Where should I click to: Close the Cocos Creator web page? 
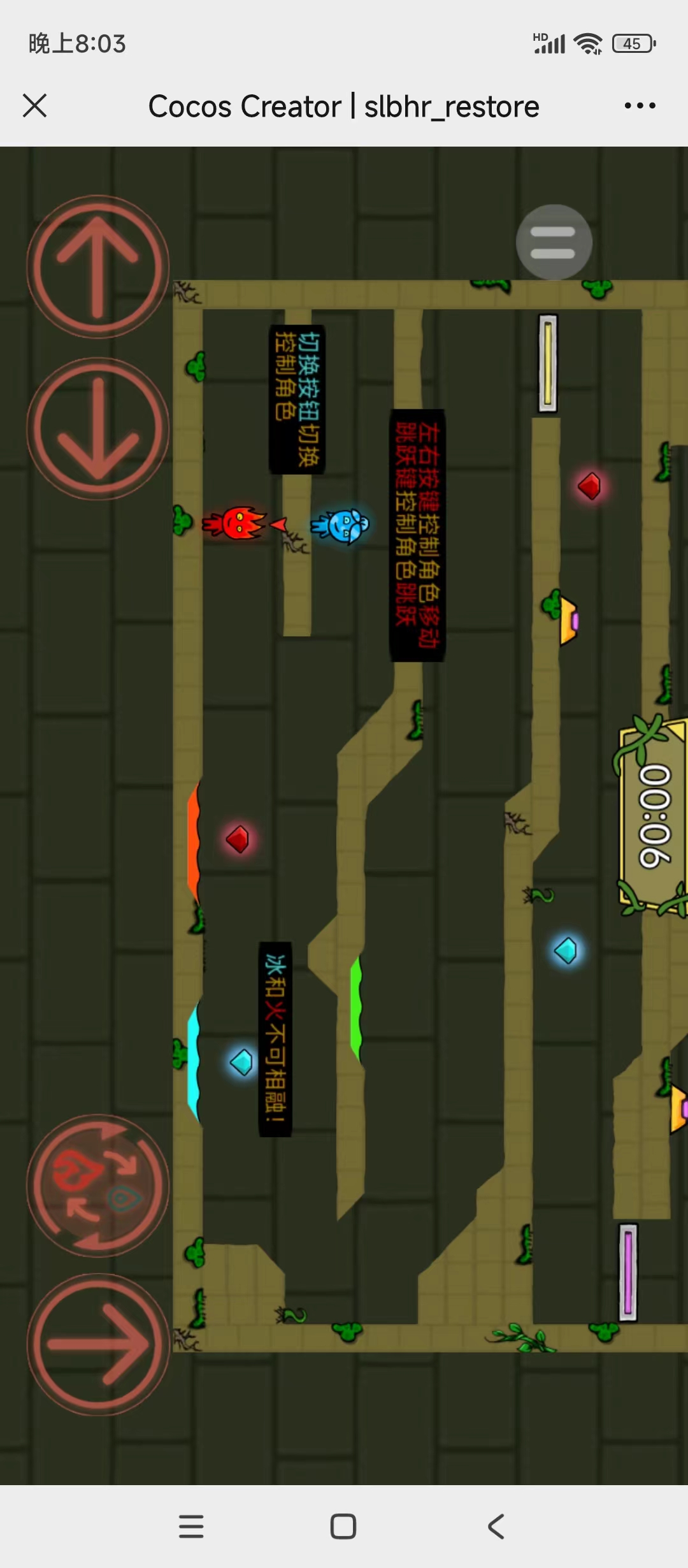coord(35,106)
